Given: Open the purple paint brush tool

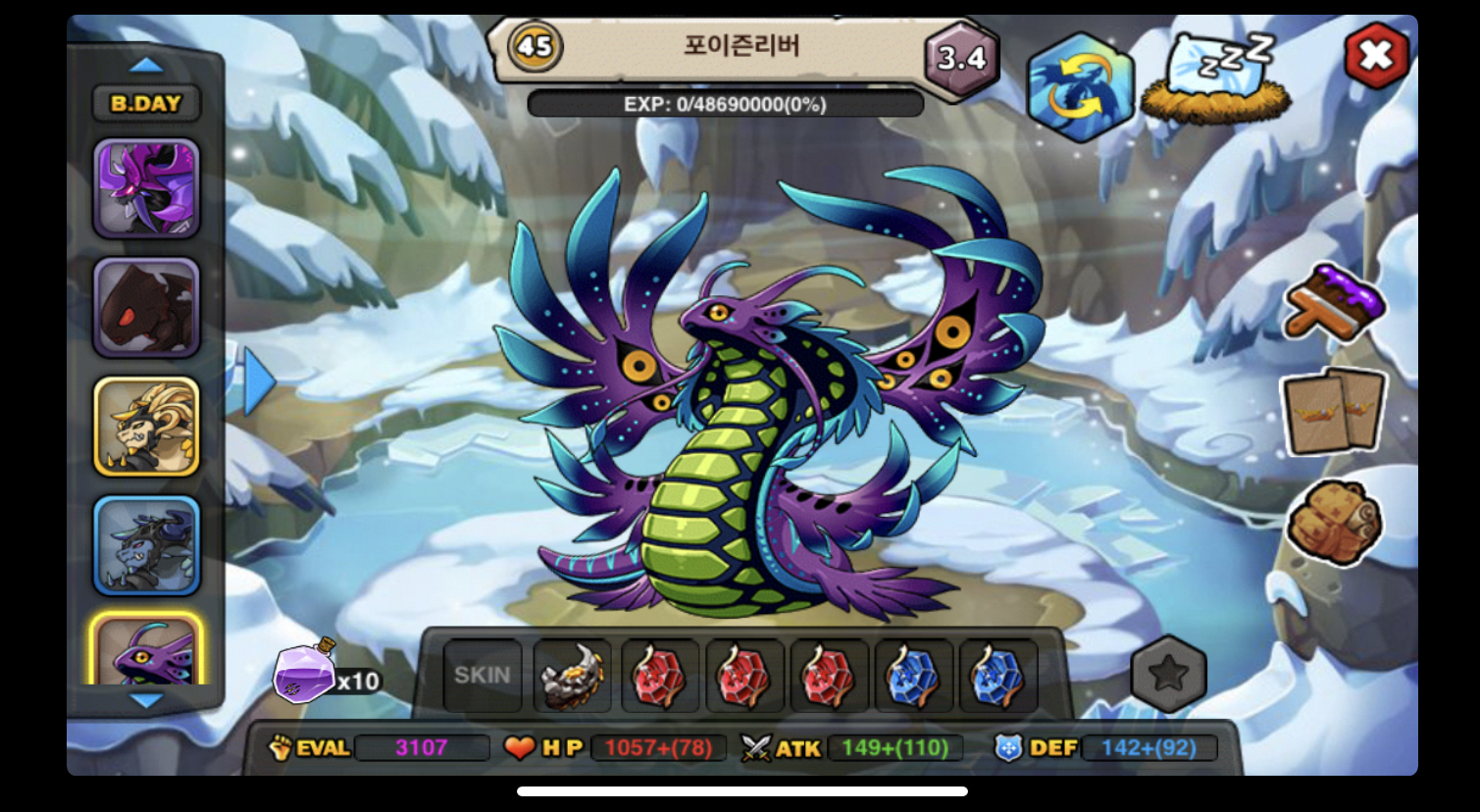Looking at the screenshot, I should 1334,302.
